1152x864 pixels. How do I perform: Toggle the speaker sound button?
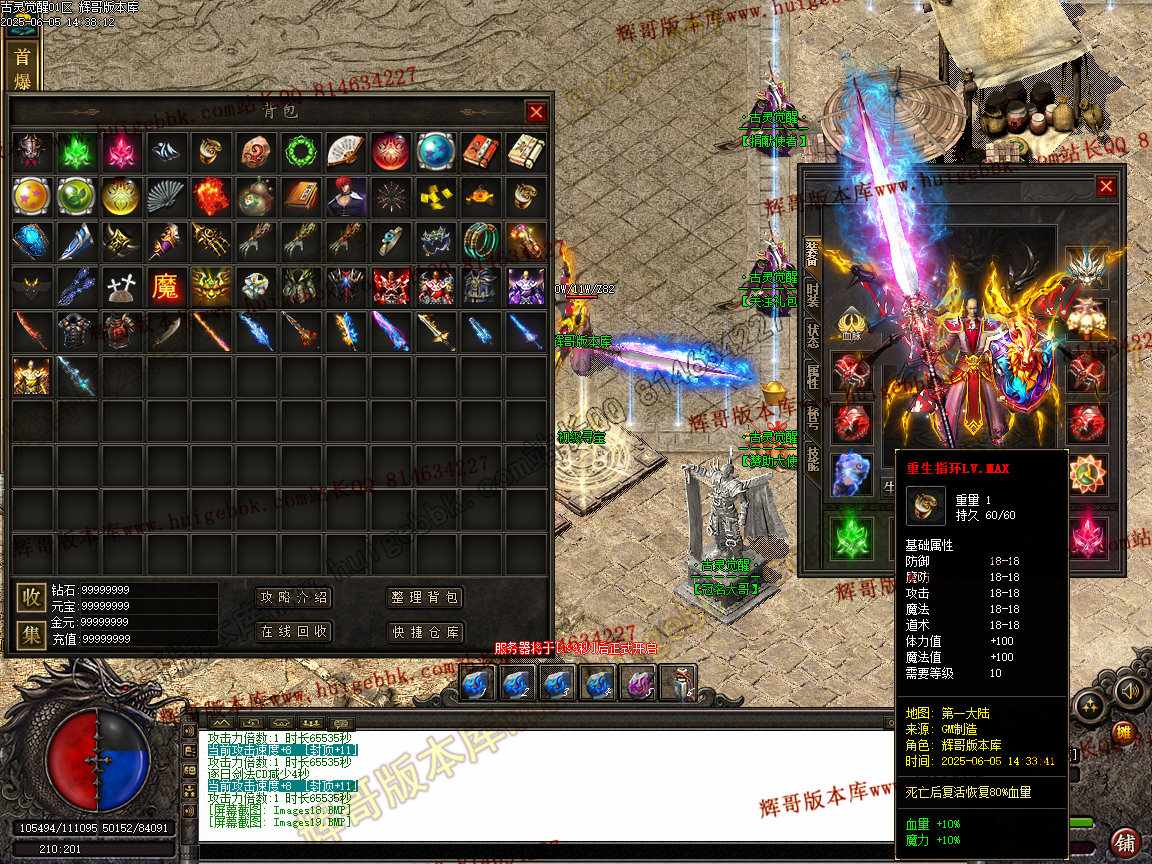[x=1128, y=690]
